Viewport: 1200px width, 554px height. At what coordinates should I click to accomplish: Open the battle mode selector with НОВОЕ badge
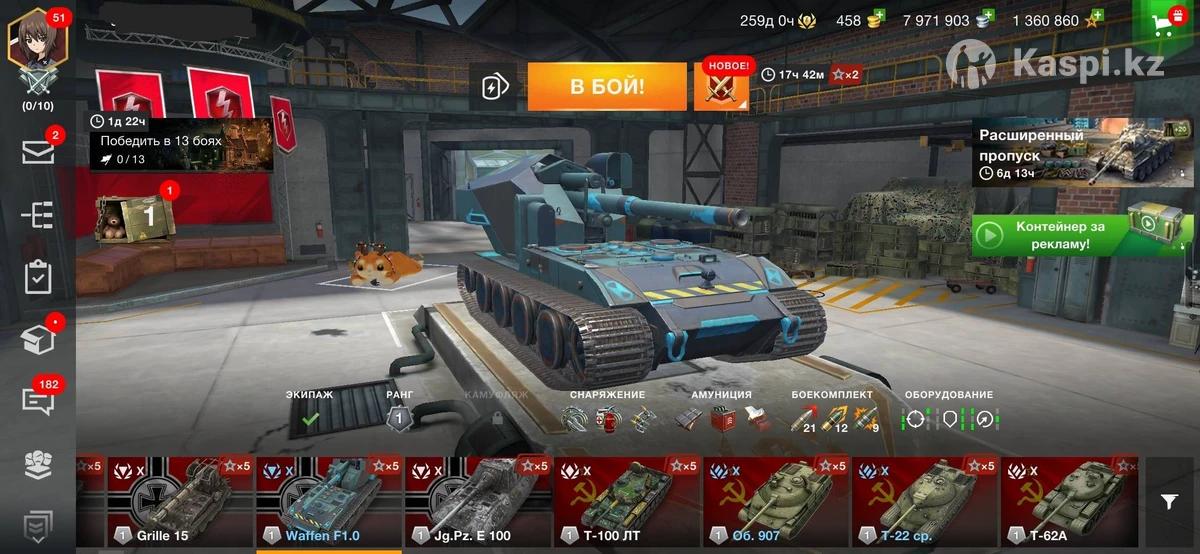point(721,88)
